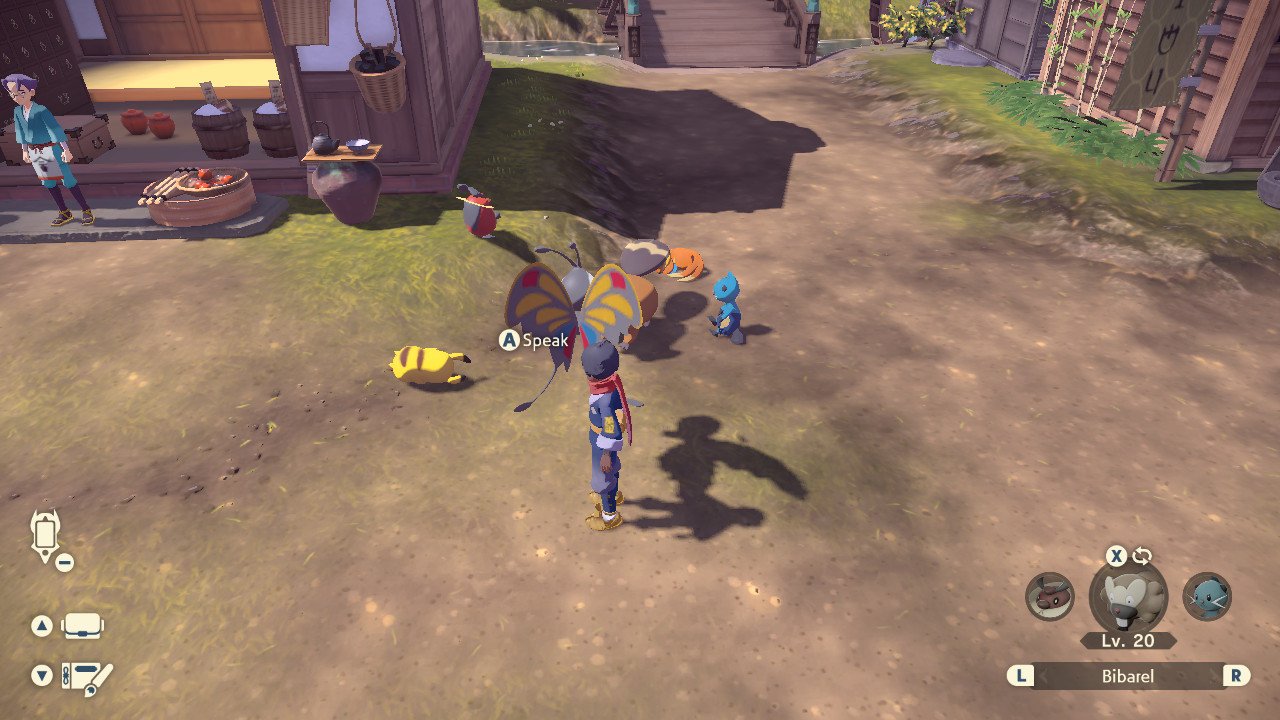
Task: Open the Pokédex notebook and brush icon
Action: (x=86, y=677)
